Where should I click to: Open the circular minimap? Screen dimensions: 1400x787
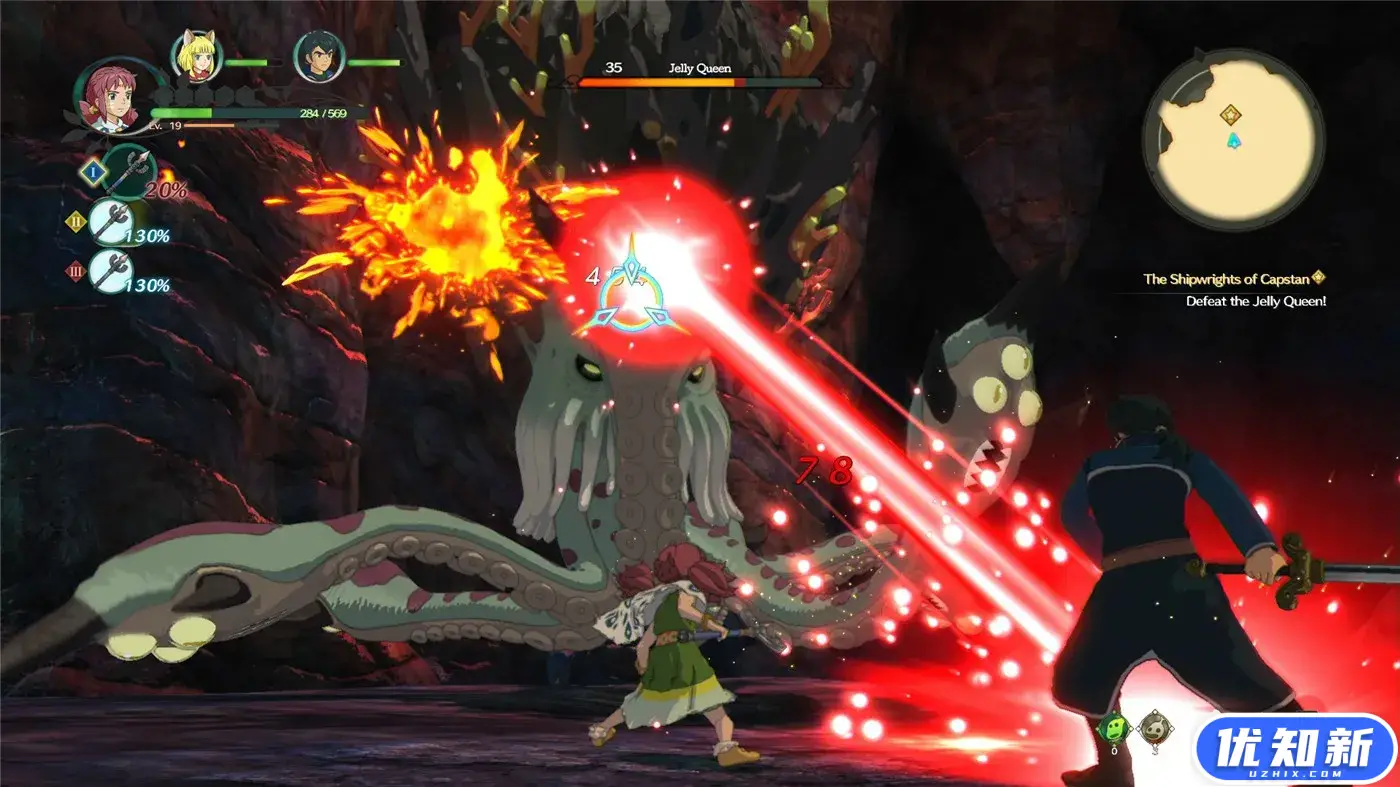point(1233,140)
